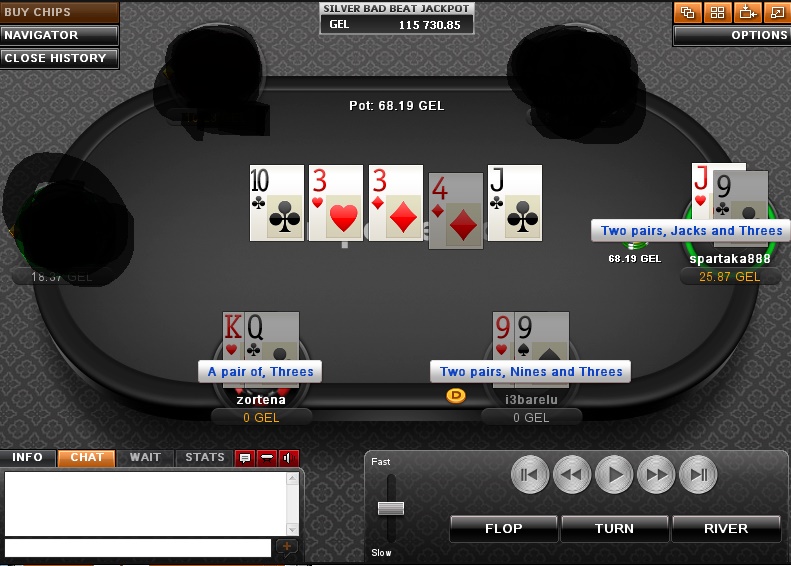The height and width of the screenshot is (566, 791).
Task: Toggle the red speech bubble chat icon
Action: [244, 458]
